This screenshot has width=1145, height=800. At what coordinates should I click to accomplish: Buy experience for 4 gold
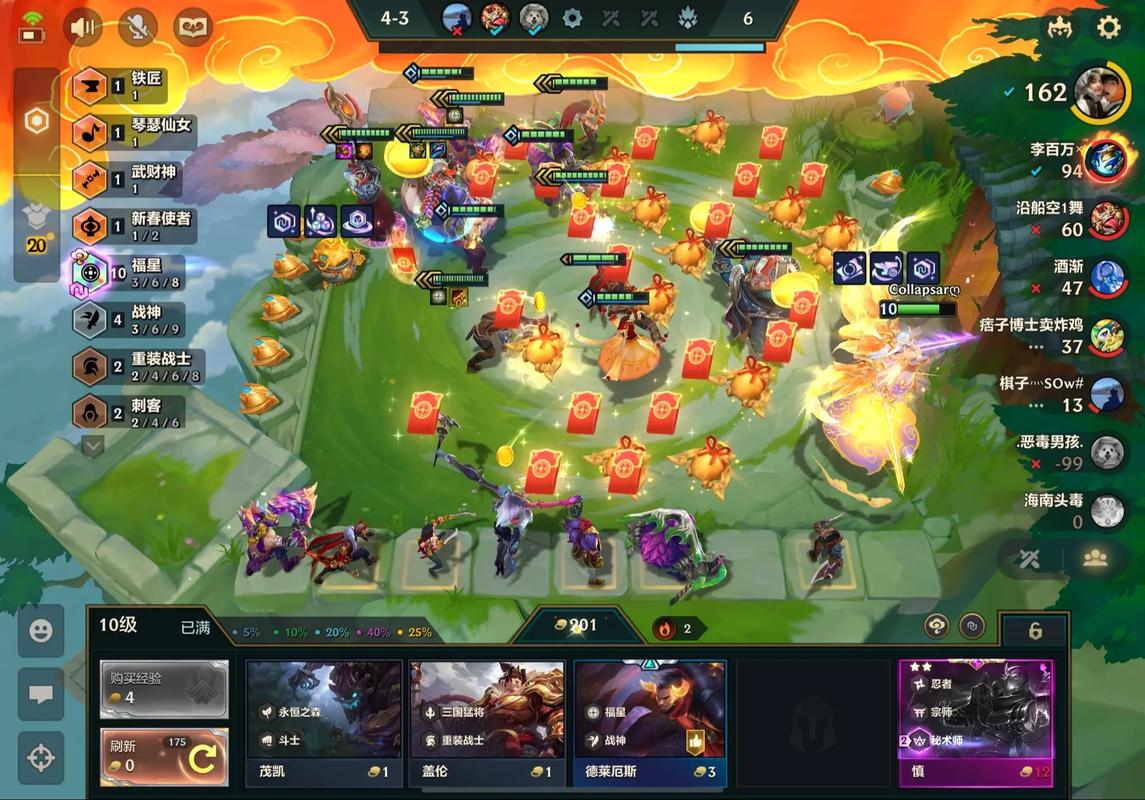pos(164,688)
